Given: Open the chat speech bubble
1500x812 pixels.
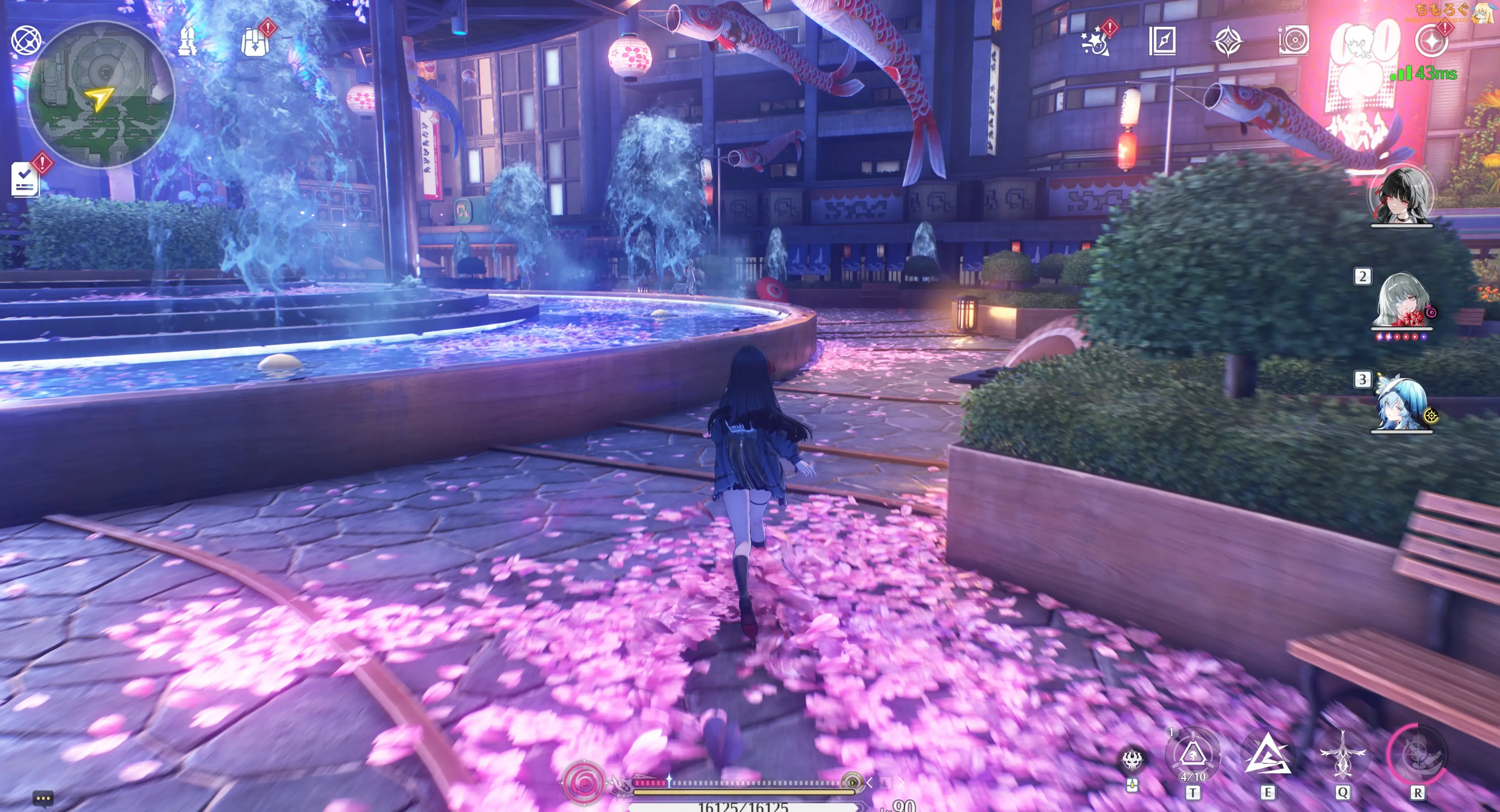Looking at the screenshot, I should (43, 798).
